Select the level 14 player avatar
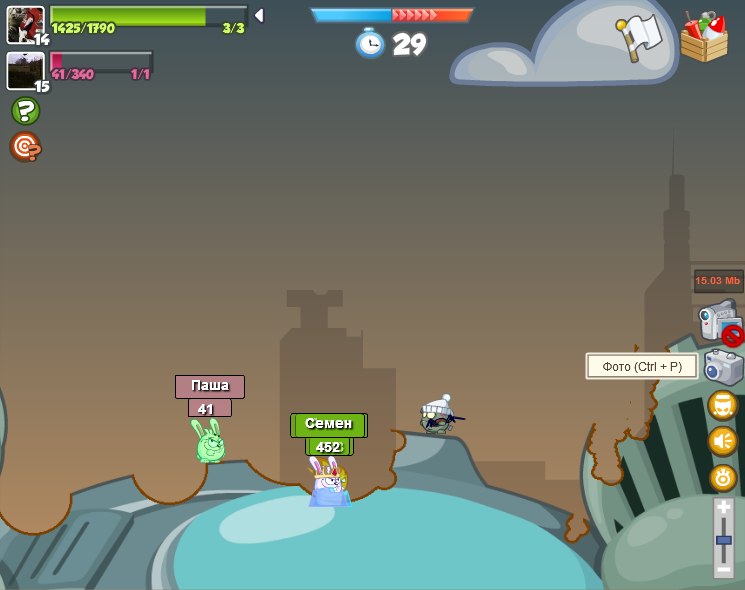The image size is (745, 590). click(x=25, y=24)
